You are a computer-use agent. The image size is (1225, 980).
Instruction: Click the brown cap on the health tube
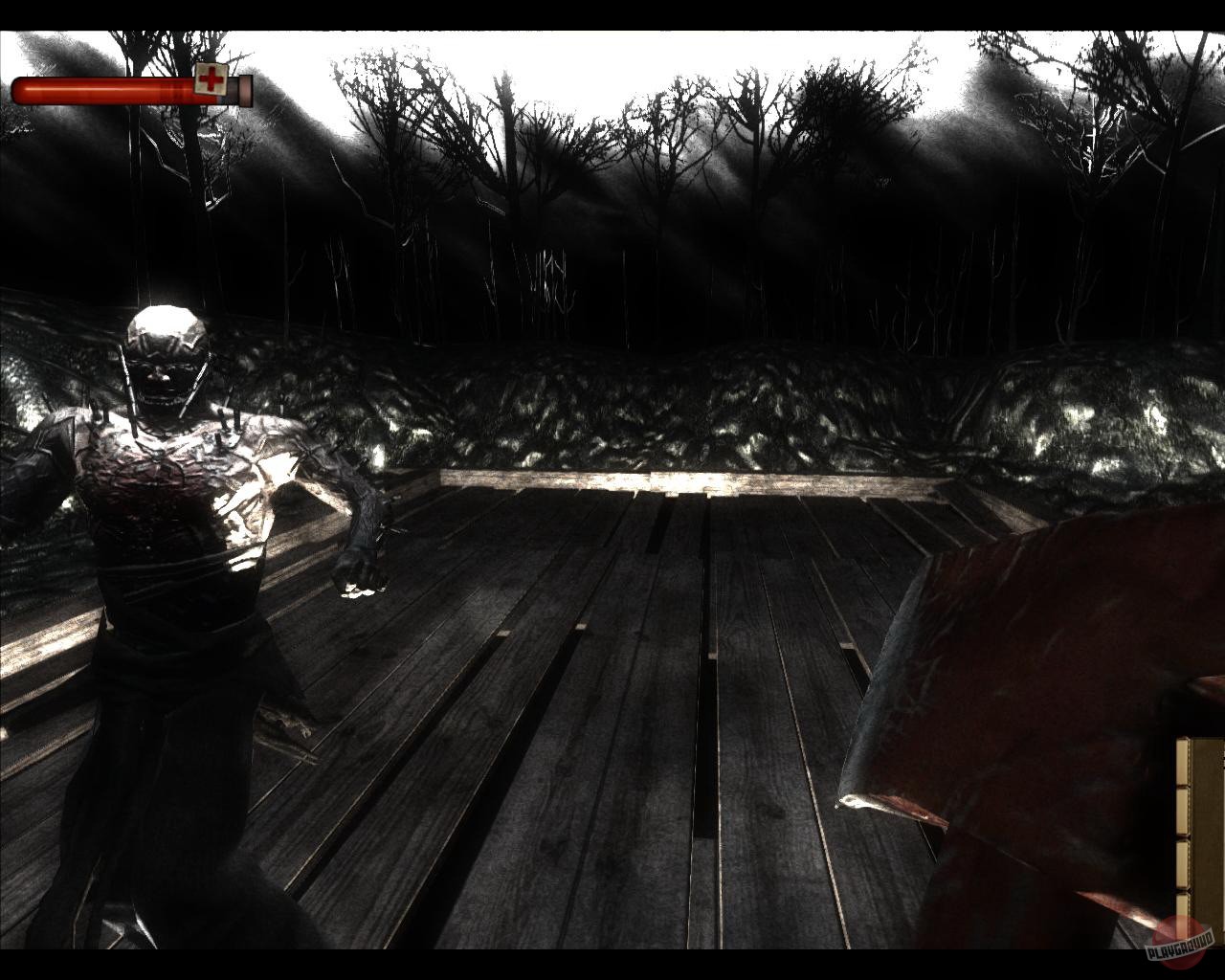pyautogui.click(x=245, y=91)
